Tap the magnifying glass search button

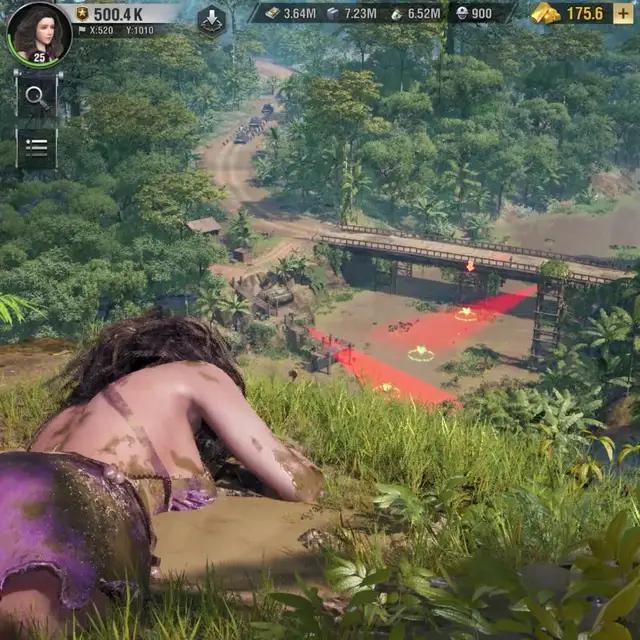pyautogui.click(x=36, y=97)
